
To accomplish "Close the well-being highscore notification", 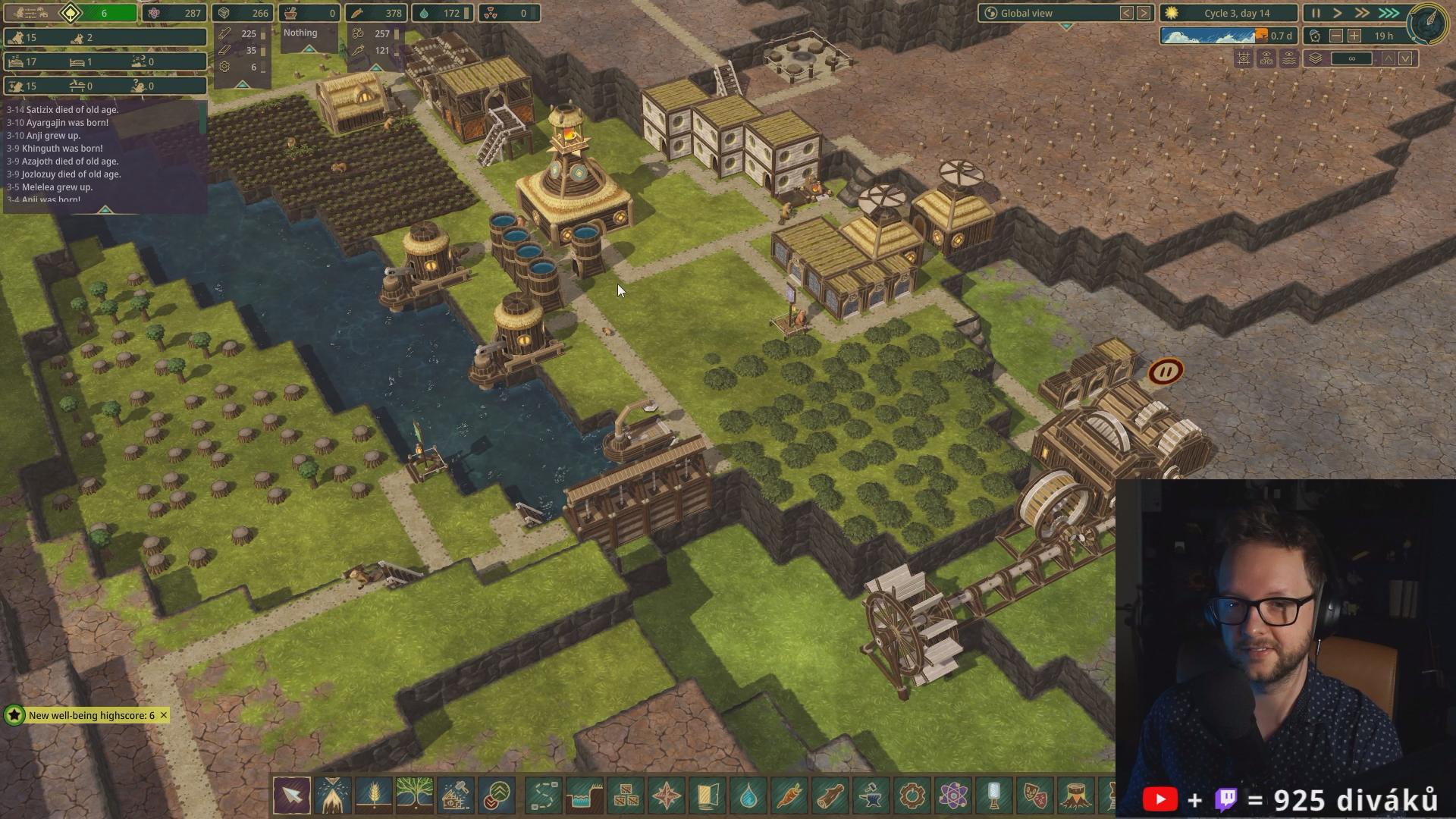I will (163, 715).
